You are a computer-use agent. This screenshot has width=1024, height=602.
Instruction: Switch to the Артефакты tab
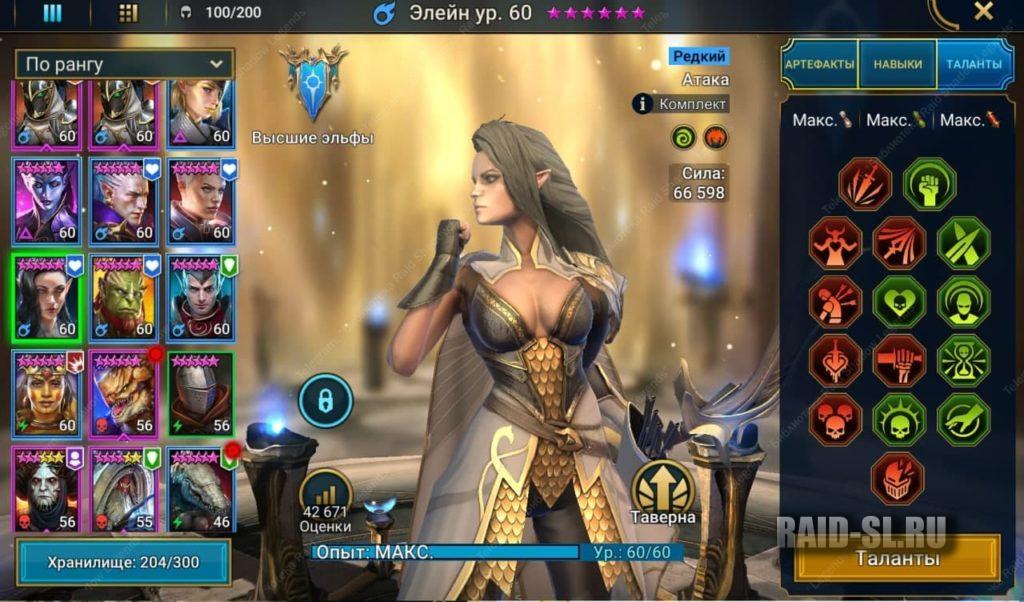[820, 64]
